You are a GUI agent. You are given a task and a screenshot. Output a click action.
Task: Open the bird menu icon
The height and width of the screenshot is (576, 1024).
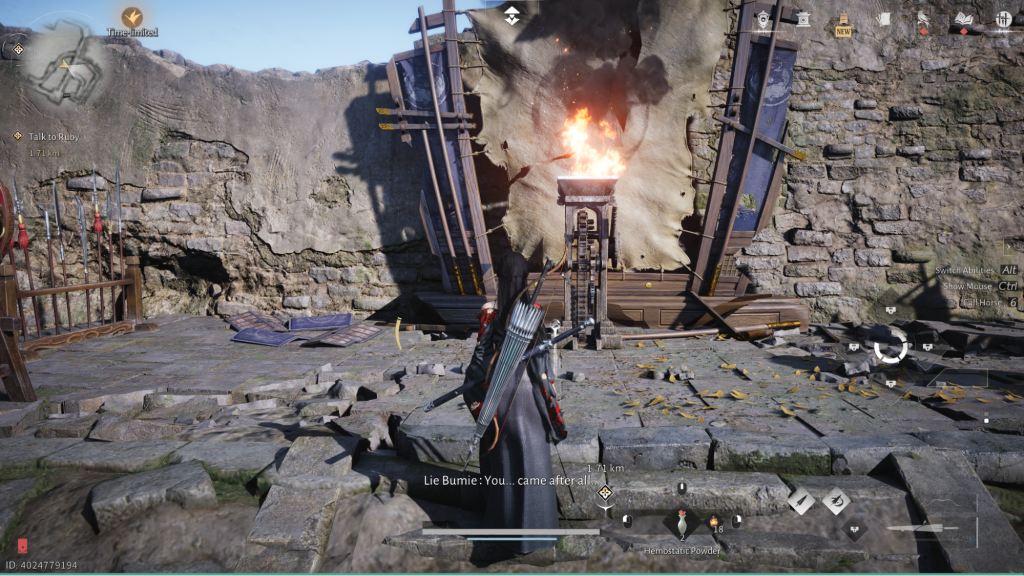point(923,18)
